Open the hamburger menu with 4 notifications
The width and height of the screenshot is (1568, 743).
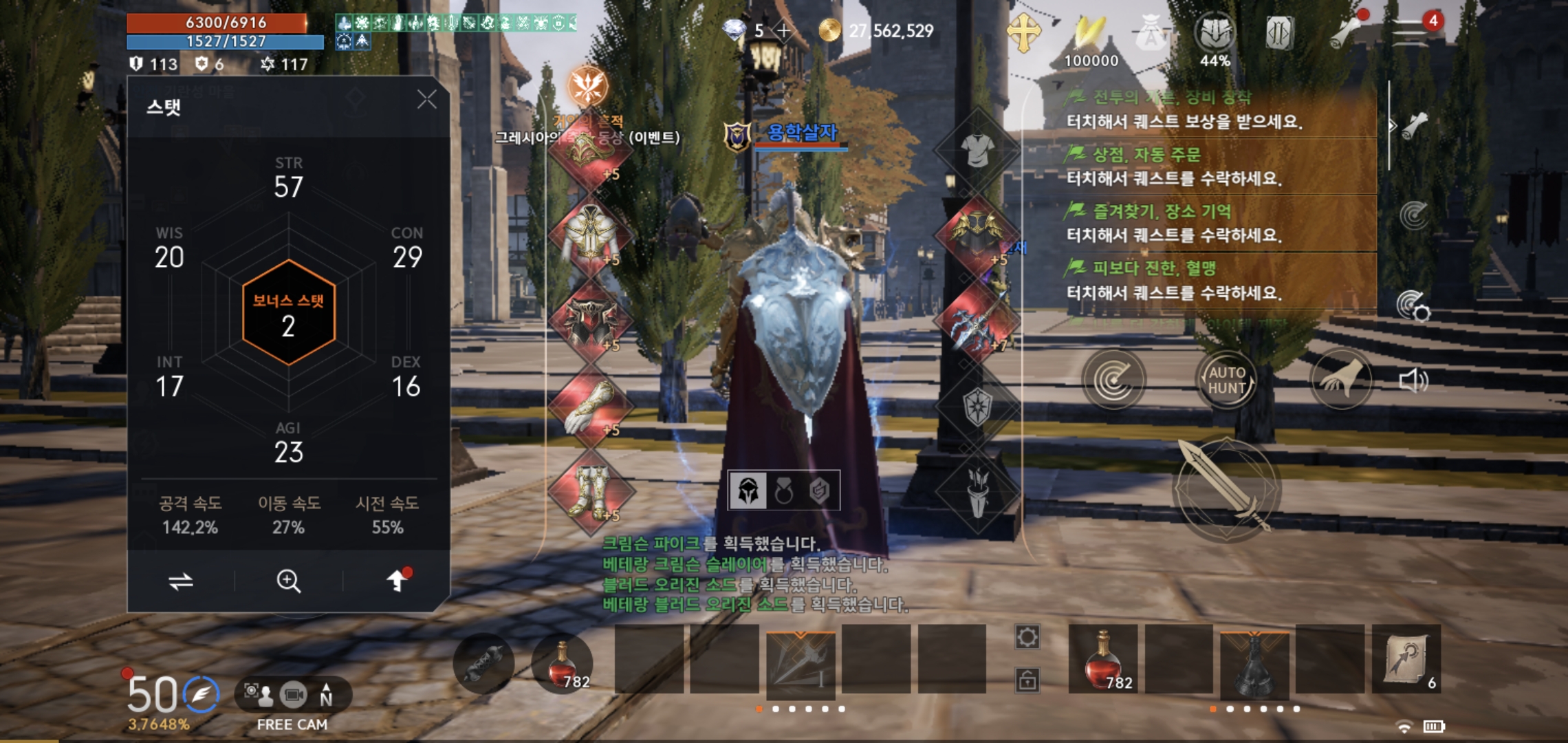click(1411, 31)
